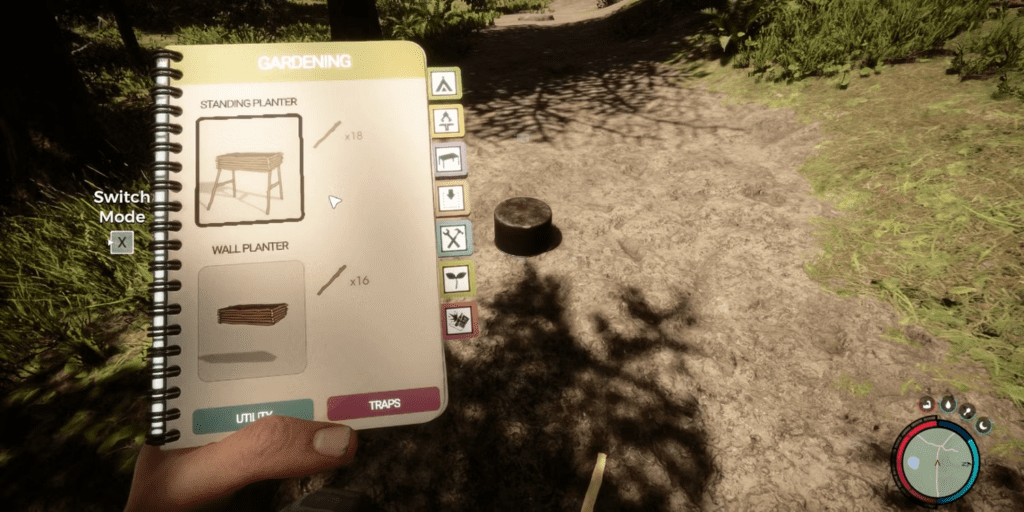Switch to the tree platform tab

[445, 121]
